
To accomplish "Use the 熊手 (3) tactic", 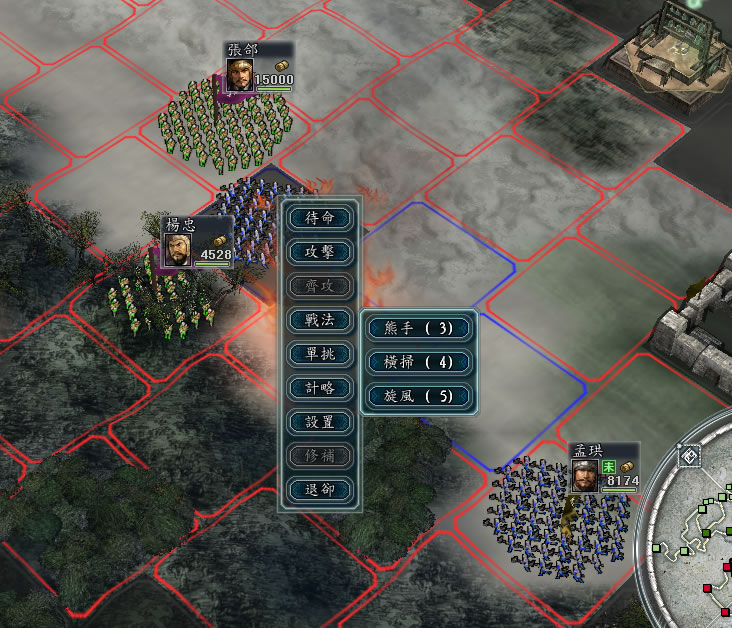I will (x=418, y=328).
